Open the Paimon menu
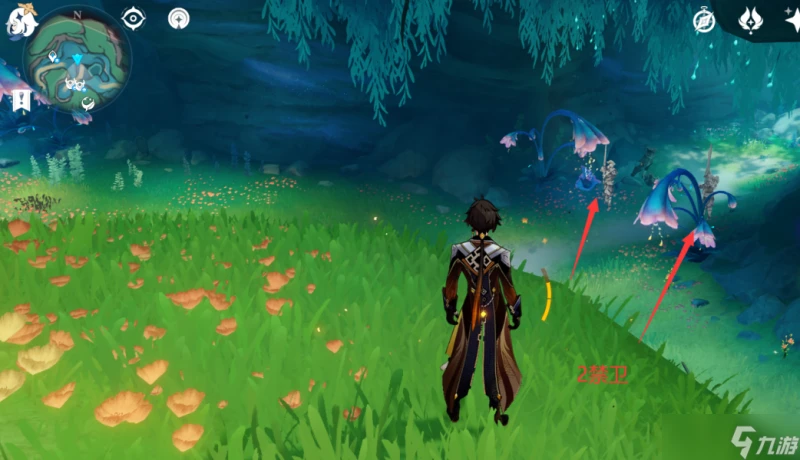The image size is (800, 460). click(19, 22)
